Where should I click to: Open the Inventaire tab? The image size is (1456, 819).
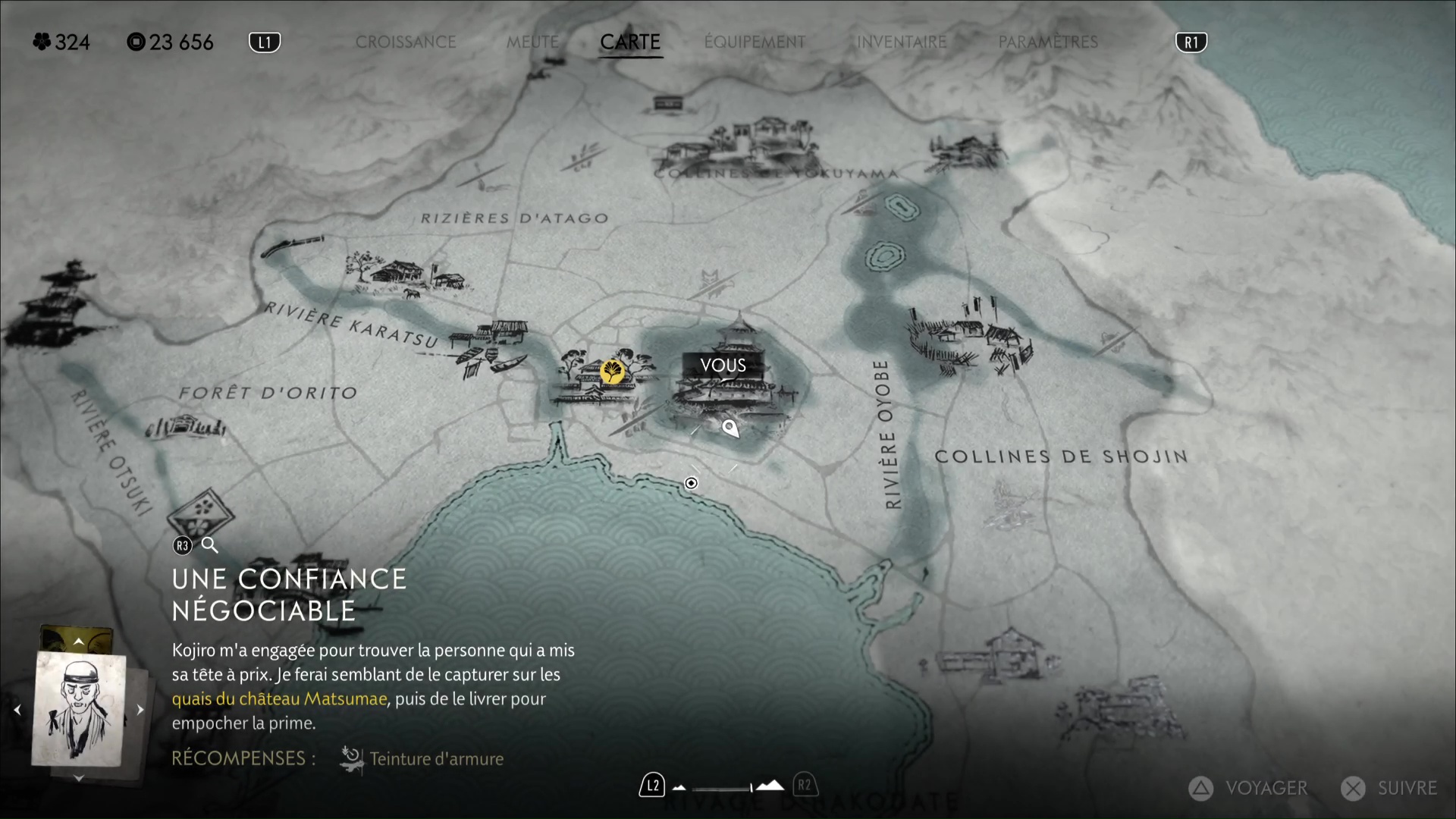(x=902, y=42)
